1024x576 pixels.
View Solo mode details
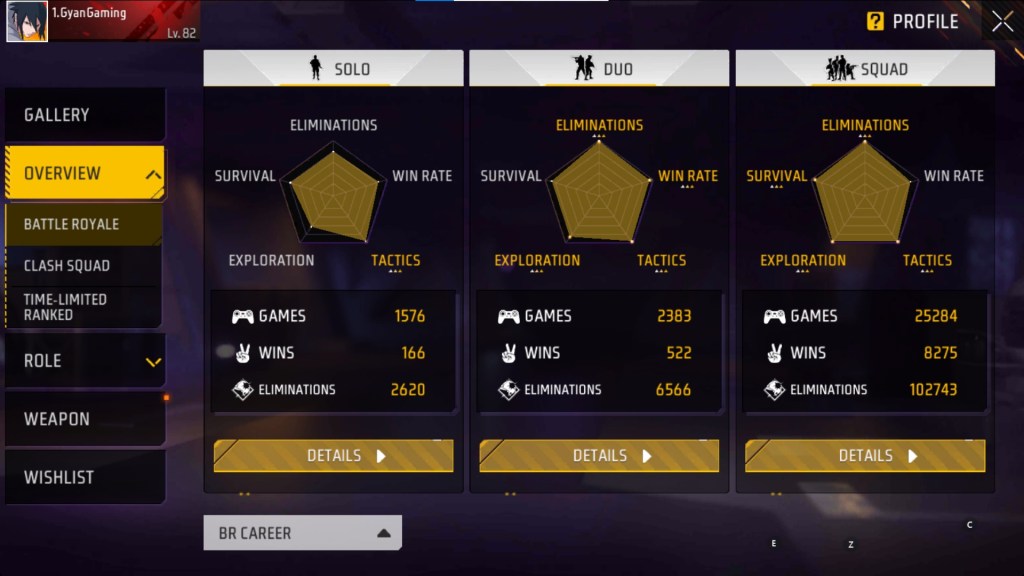coord(333,456)
